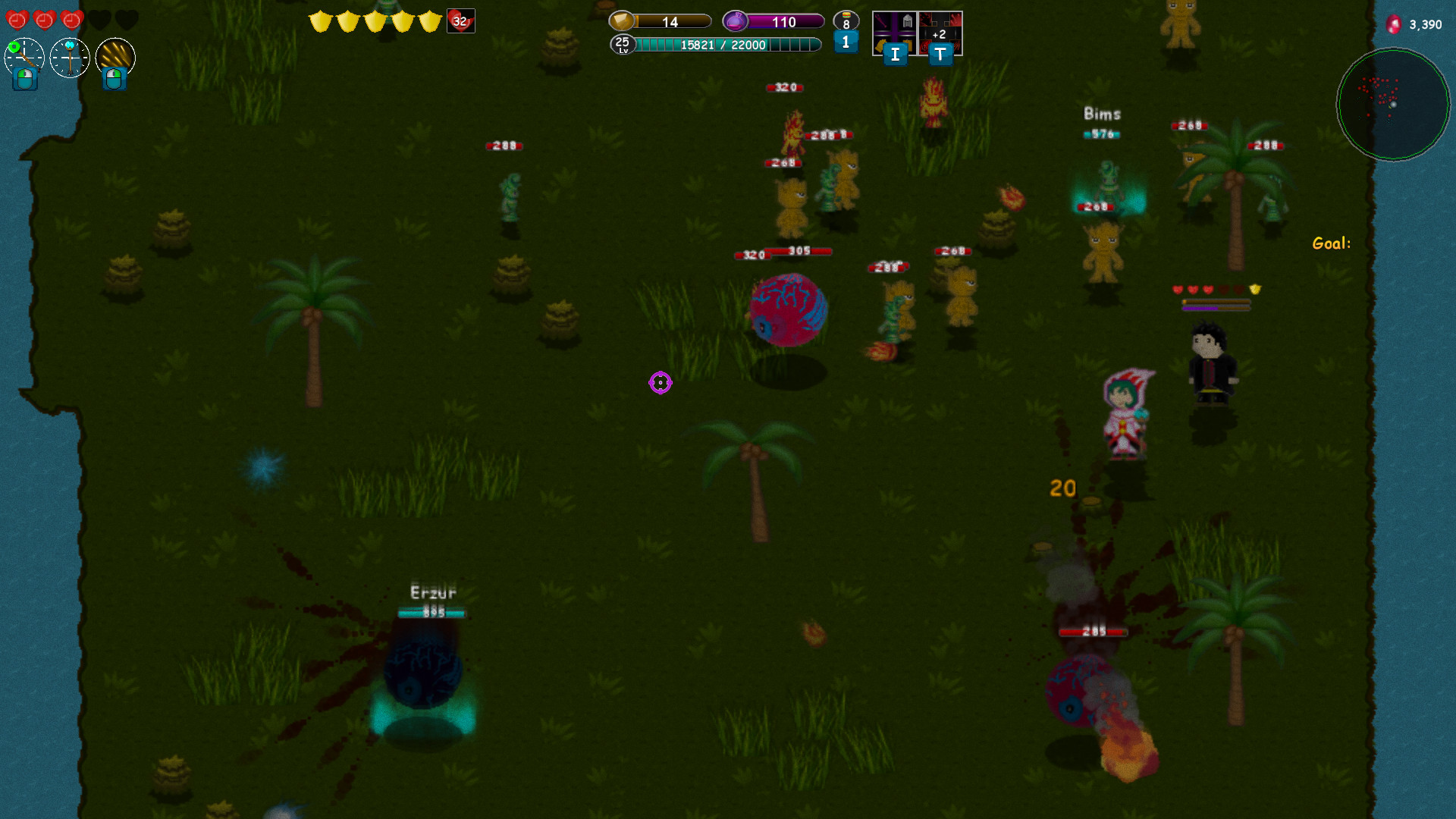Select the gauntlet icon in equipment grid
1456x819 pixels.
coord(880,47)
